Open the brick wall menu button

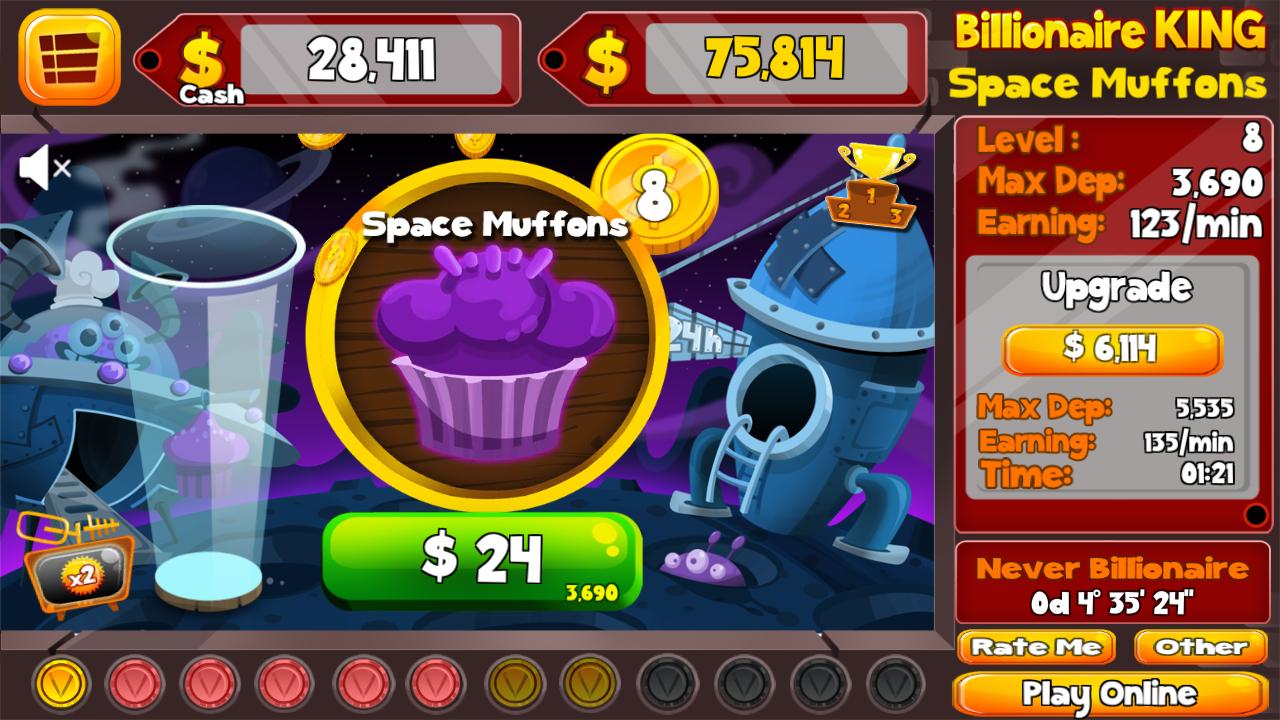click(69, 57)
